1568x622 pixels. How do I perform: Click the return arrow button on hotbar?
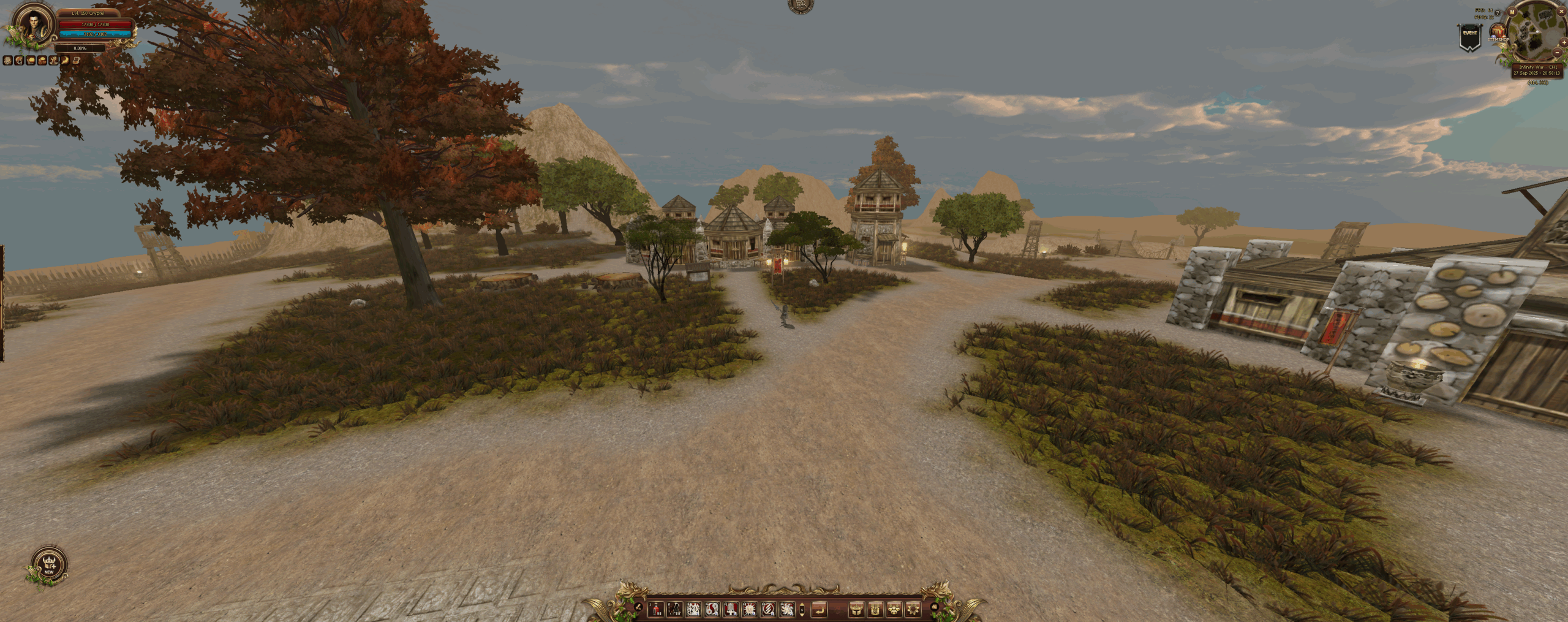click(x=819, y=609)
